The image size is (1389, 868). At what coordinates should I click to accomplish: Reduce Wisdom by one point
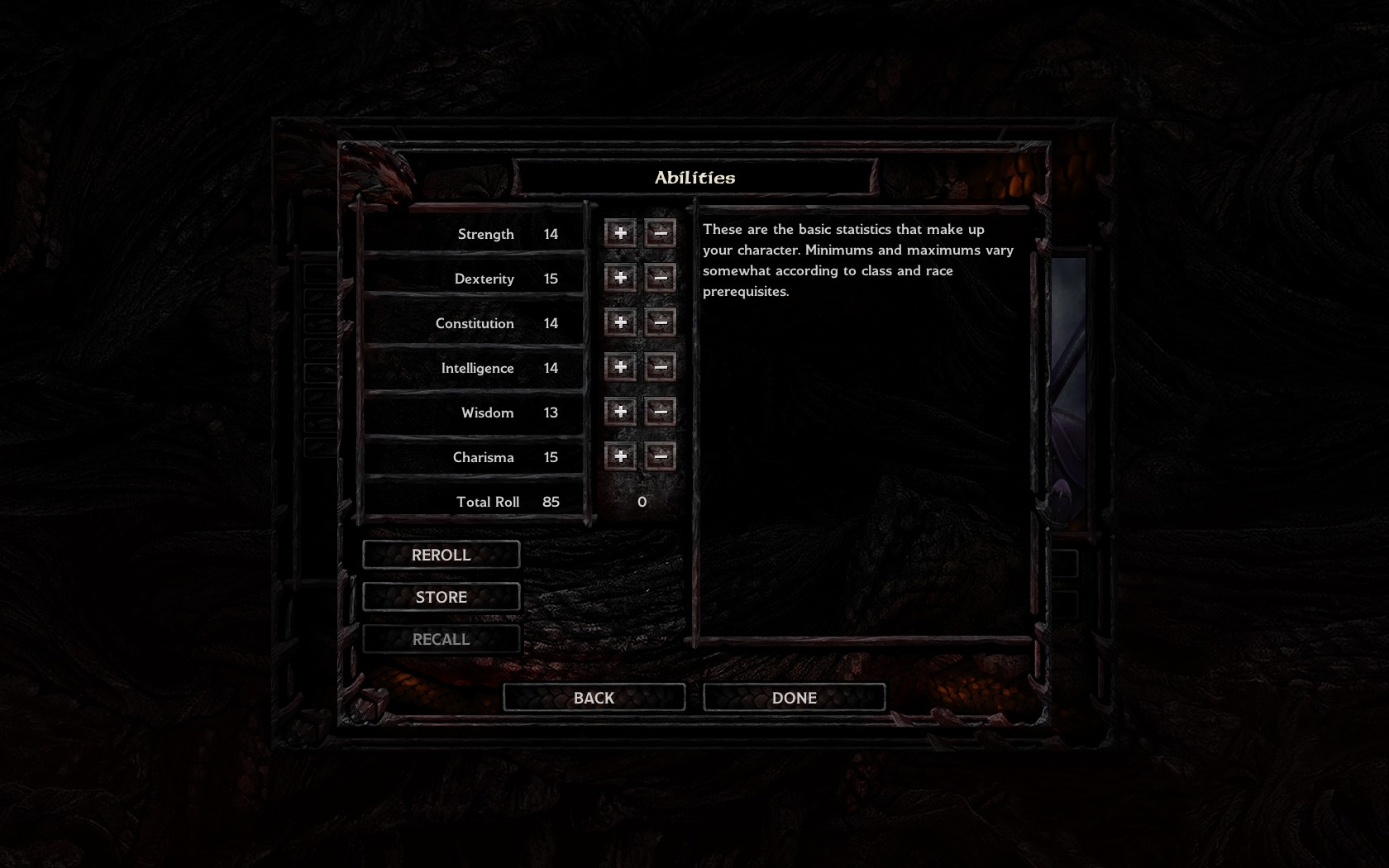[660, 413]
